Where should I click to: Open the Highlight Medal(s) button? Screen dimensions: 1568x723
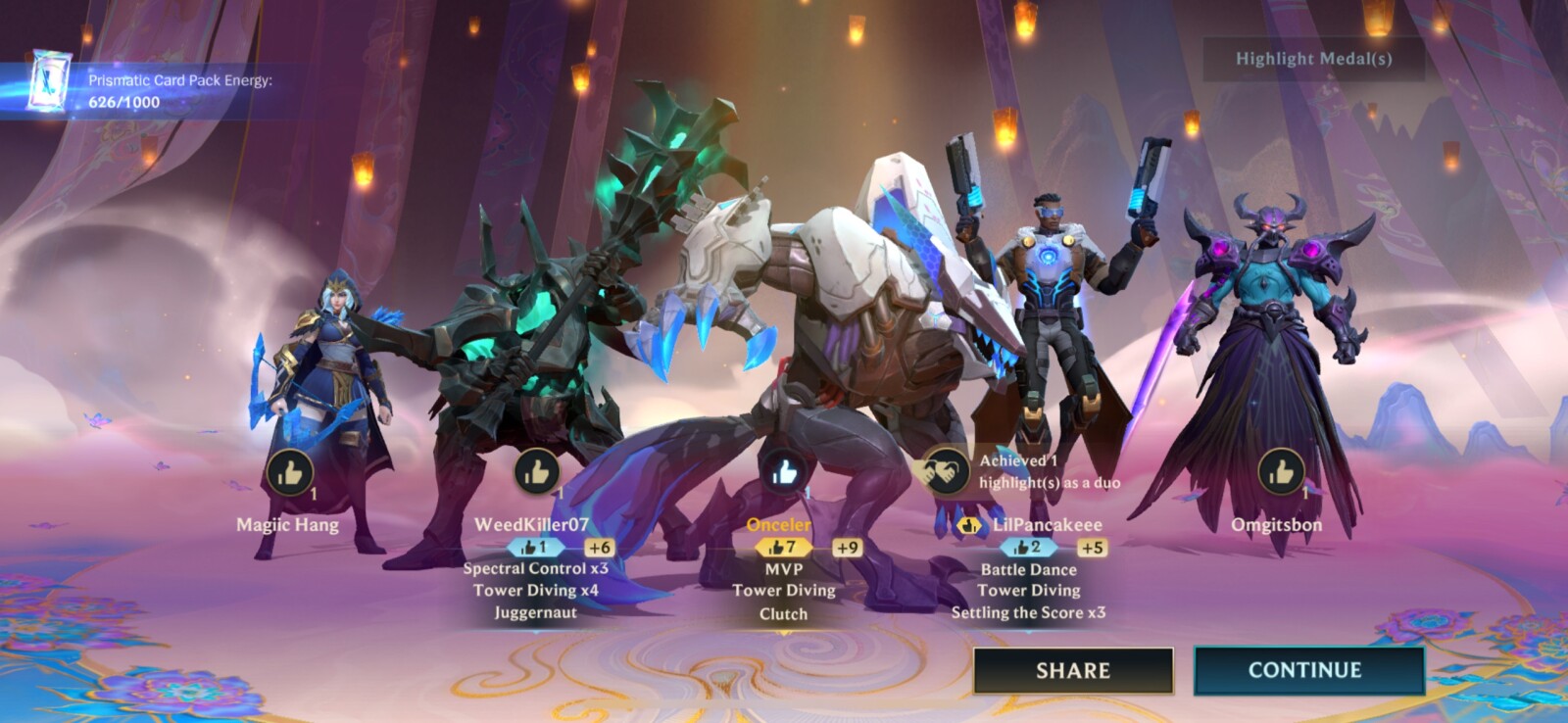pos(1313,59)
